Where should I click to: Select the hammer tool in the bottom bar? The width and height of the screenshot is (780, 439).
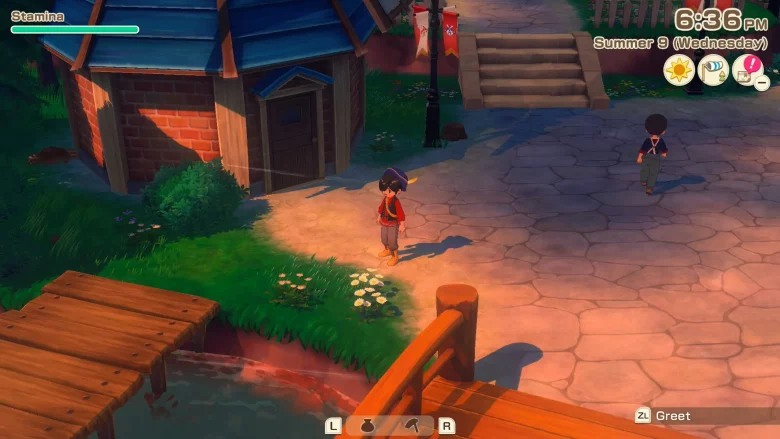tap(413, 426)
